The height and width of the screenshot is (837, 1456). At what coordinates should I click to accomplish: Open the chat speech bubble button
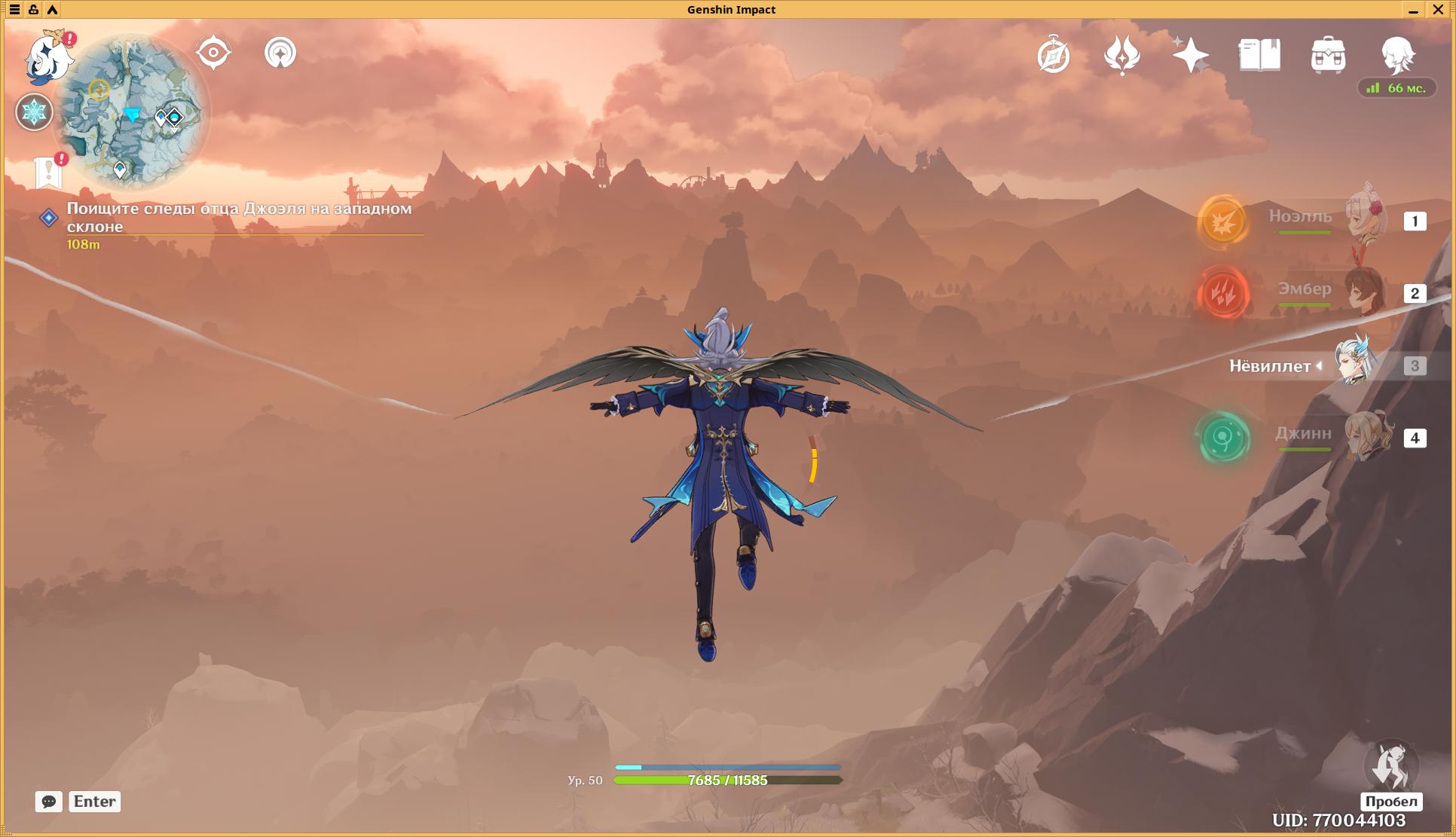(x=48, y=802)
